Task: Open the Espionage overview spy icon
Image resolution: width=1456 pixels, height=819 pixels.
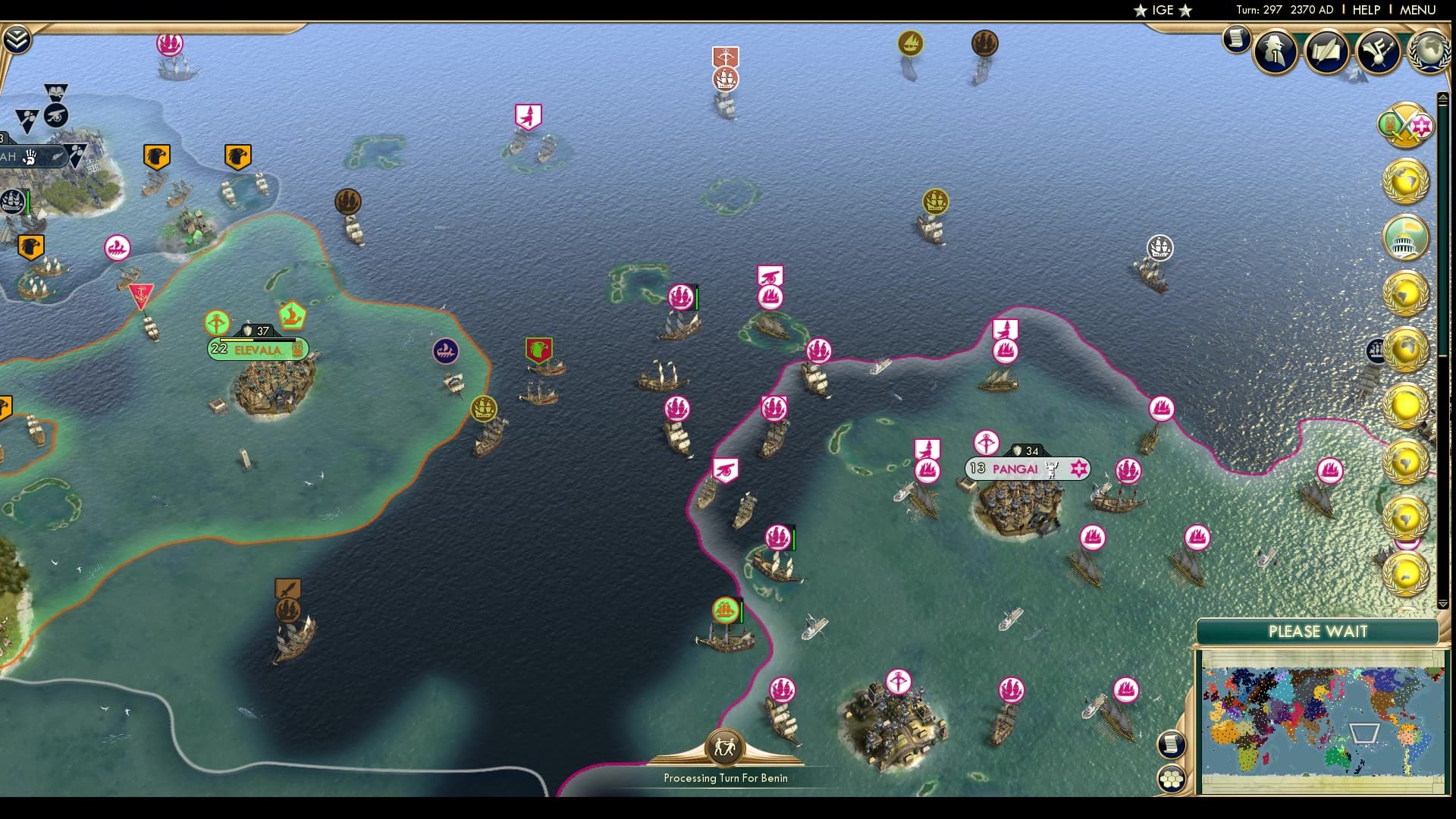Action: point(1274,53)
